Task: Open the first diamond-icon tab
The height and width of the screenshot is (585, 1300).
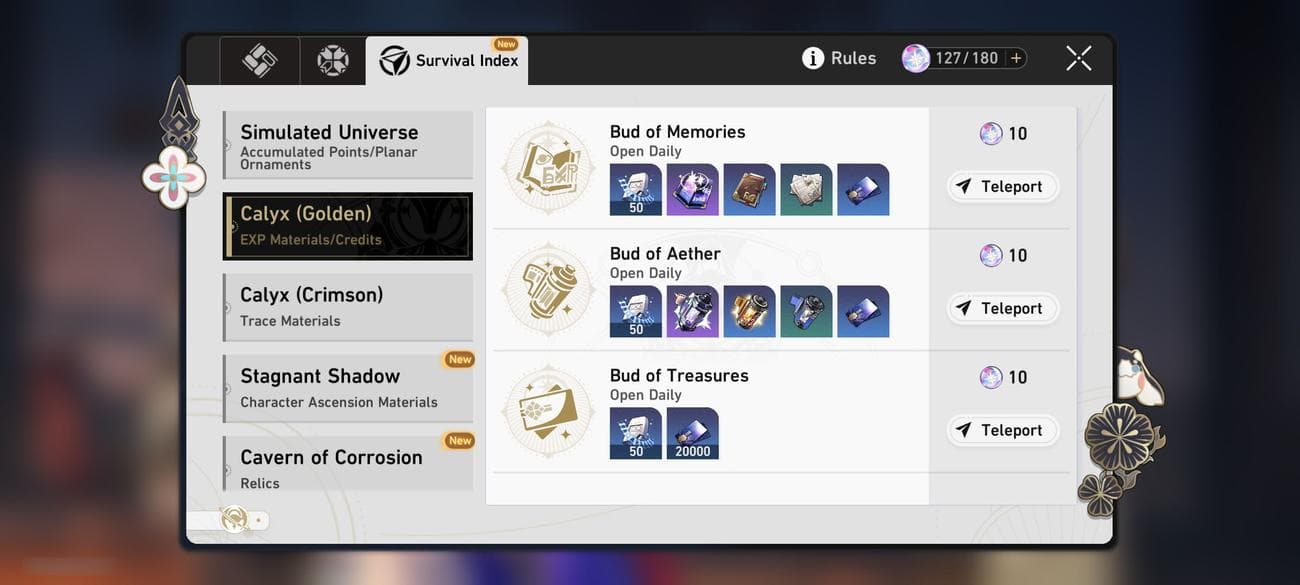Action: (260, 61)
